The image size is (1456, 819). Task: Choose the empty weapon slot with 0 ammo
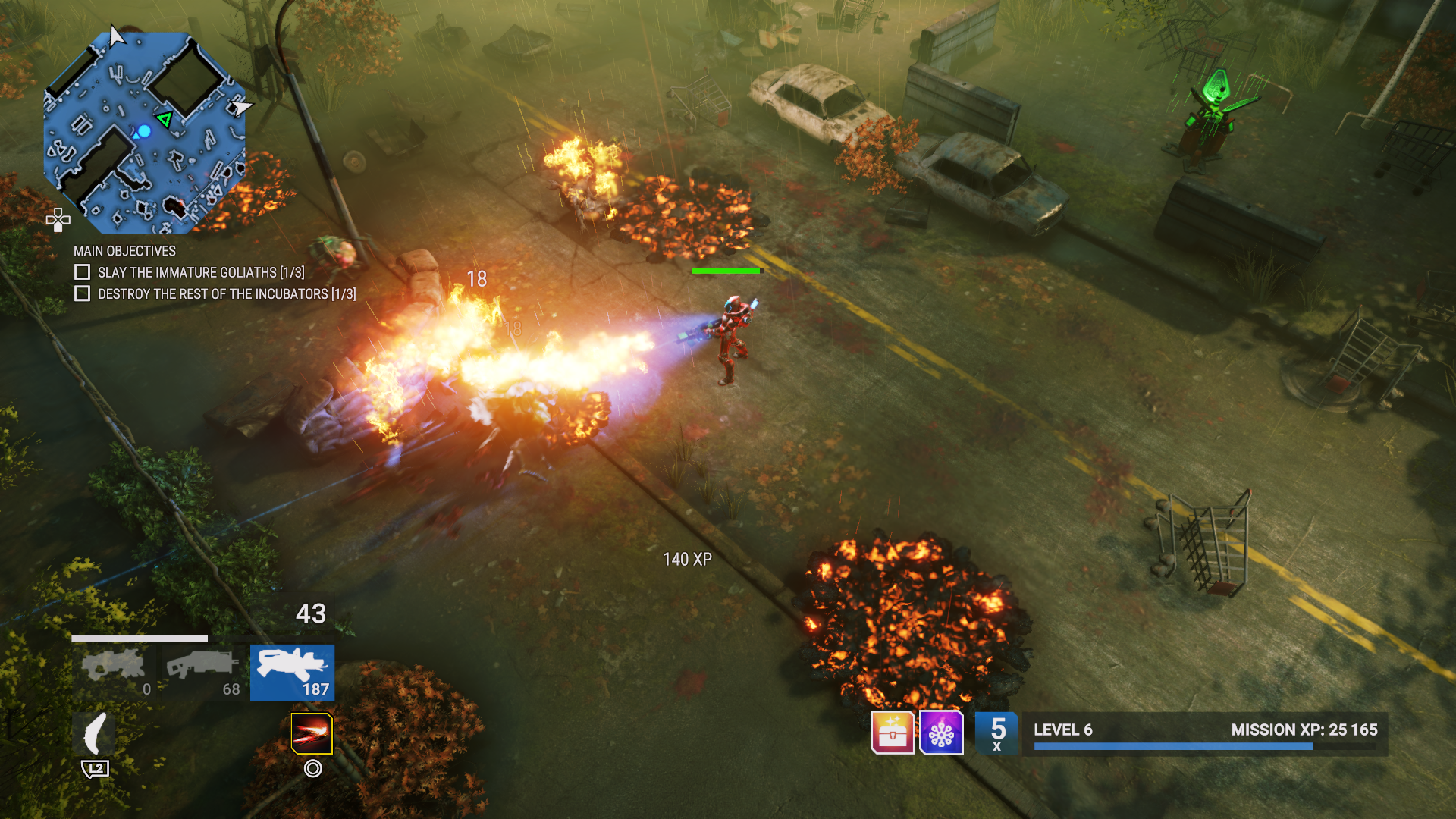point(115,672)
